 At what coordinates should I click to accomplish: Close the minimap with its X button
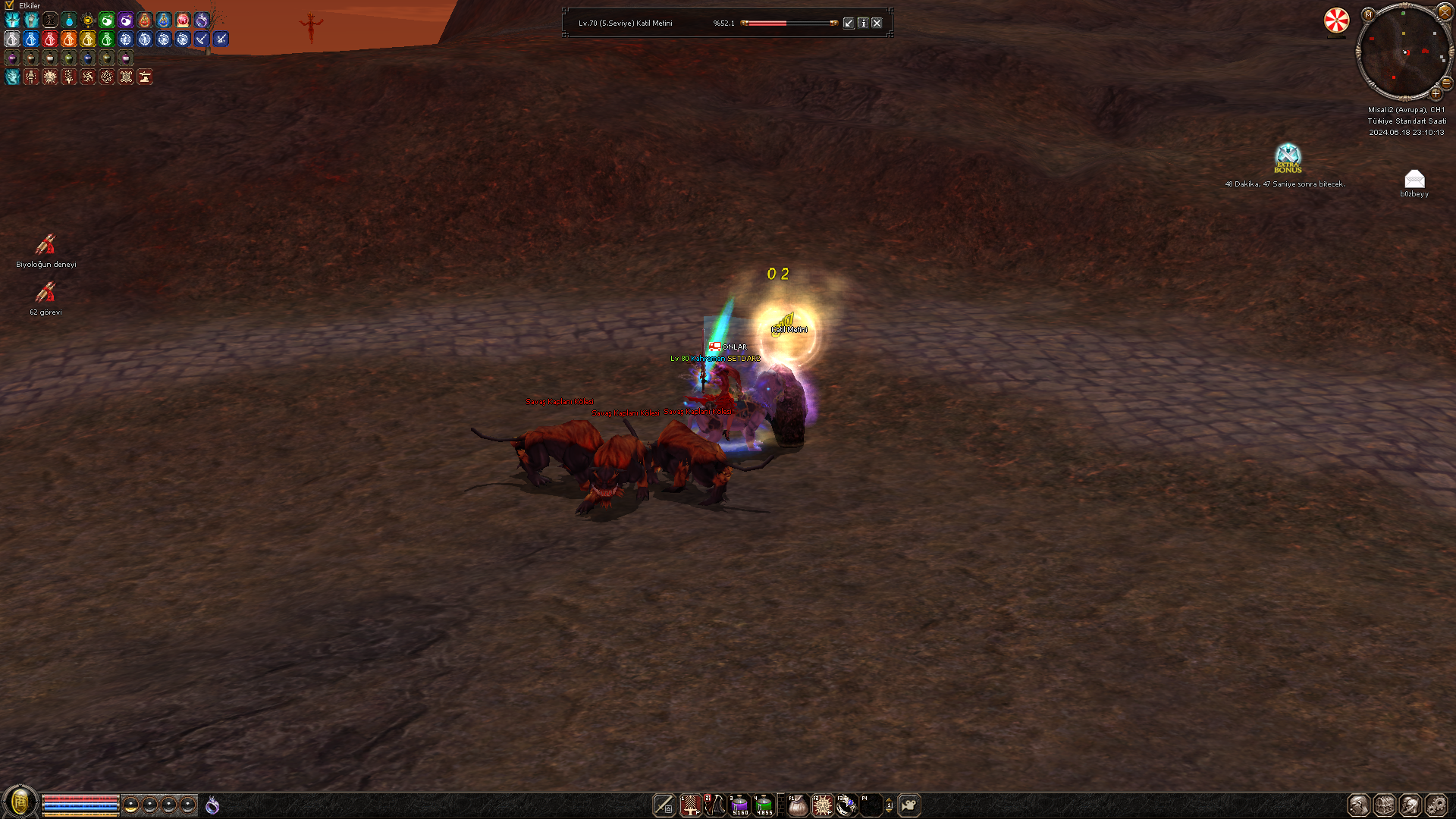pos(1445,12)
